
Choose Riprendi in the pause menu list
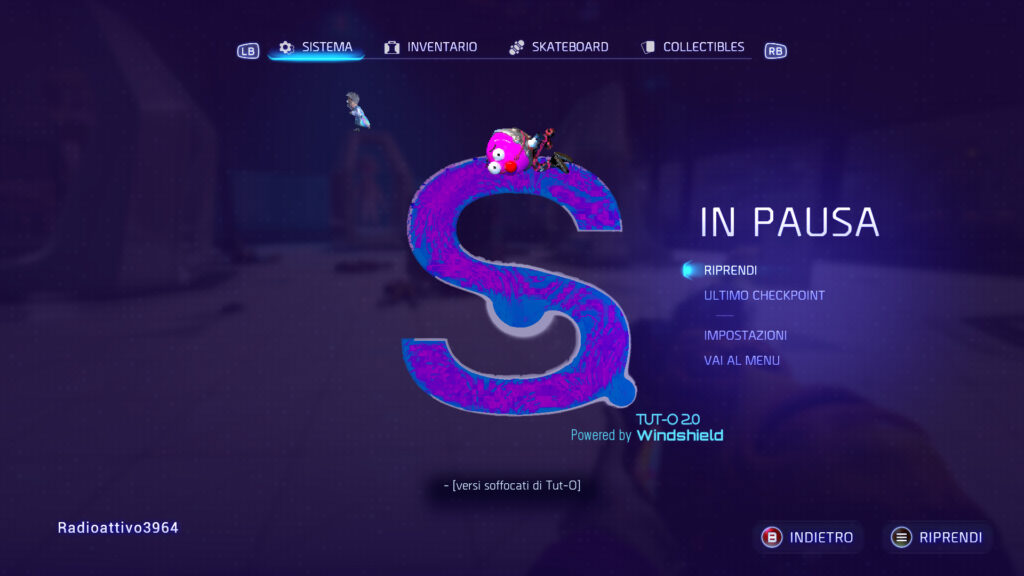click(730, 270)
